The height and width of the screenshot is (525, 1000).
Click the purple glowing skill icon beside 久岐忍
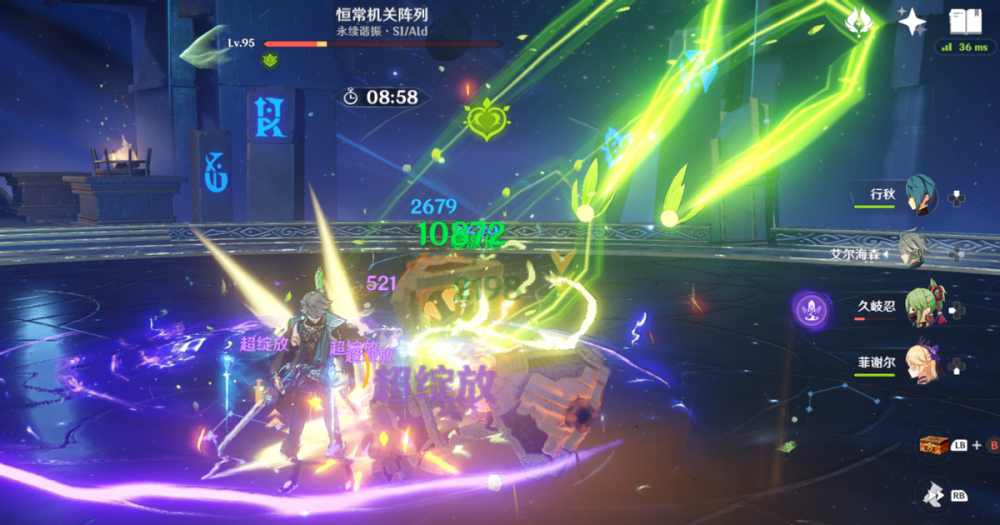point(810,307)
